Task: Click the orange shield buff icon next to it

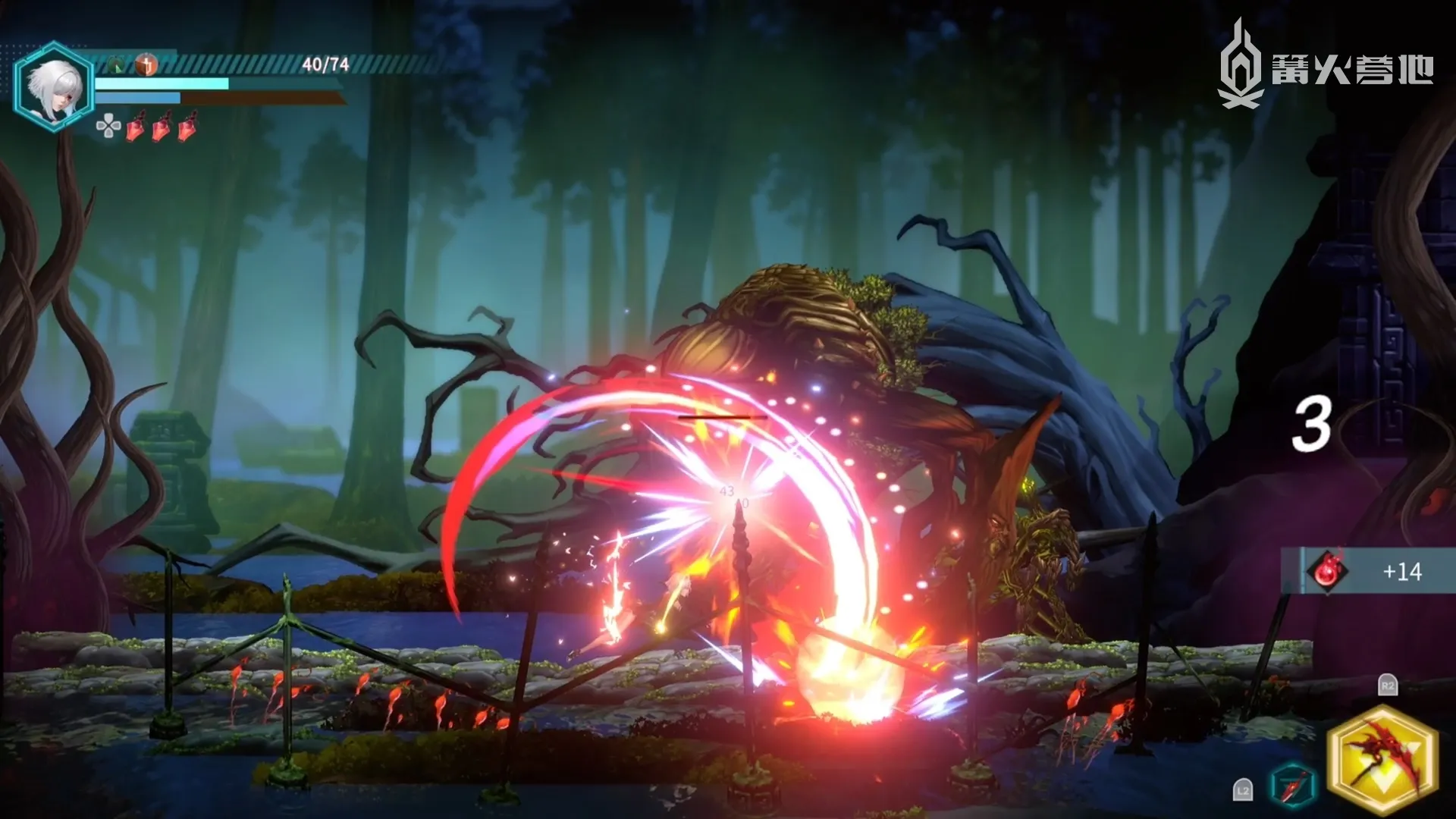Action: [146, 64]
